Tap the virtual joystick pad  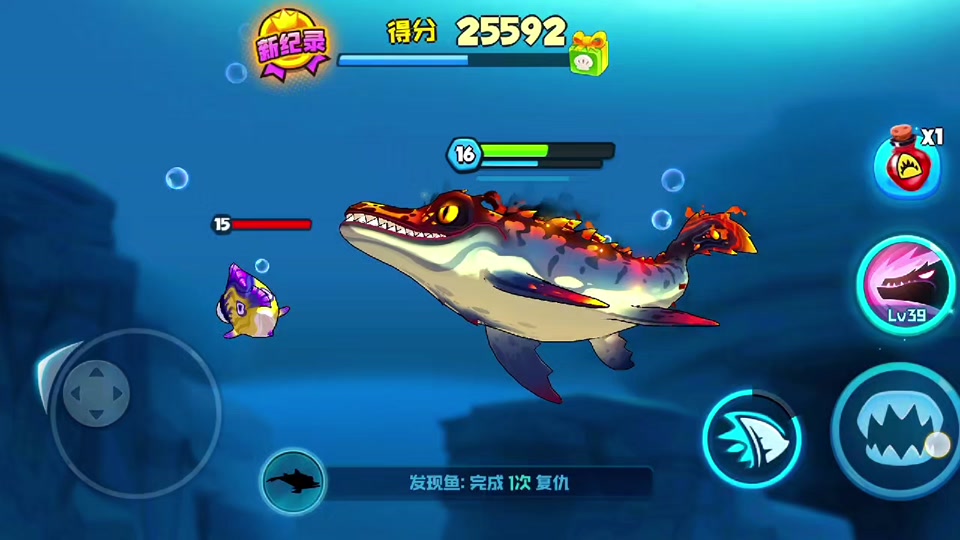pyautogui.click(x=96, y=393)
